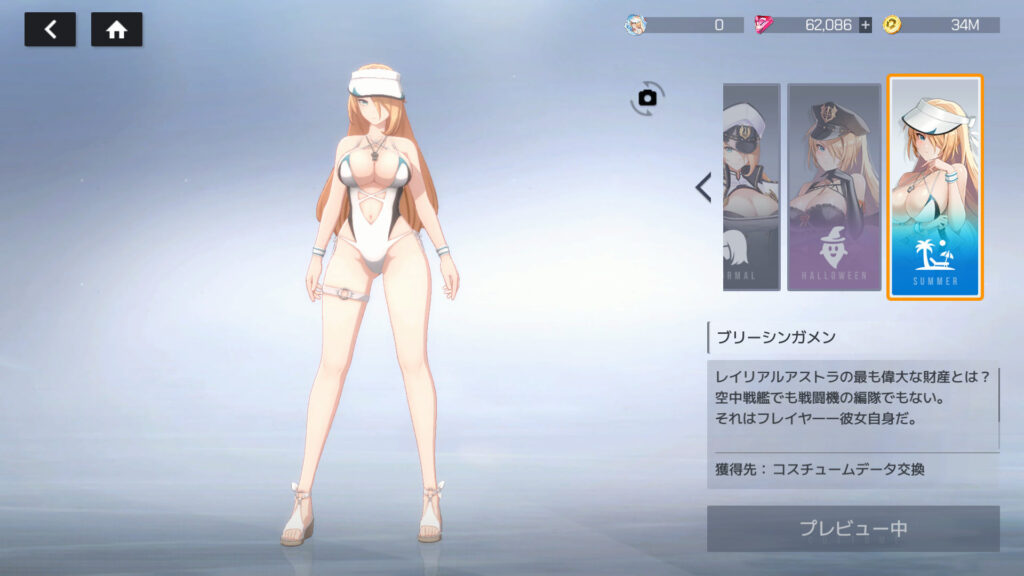
Task: Choose the Summer costume card
Action: coord(935,187)
